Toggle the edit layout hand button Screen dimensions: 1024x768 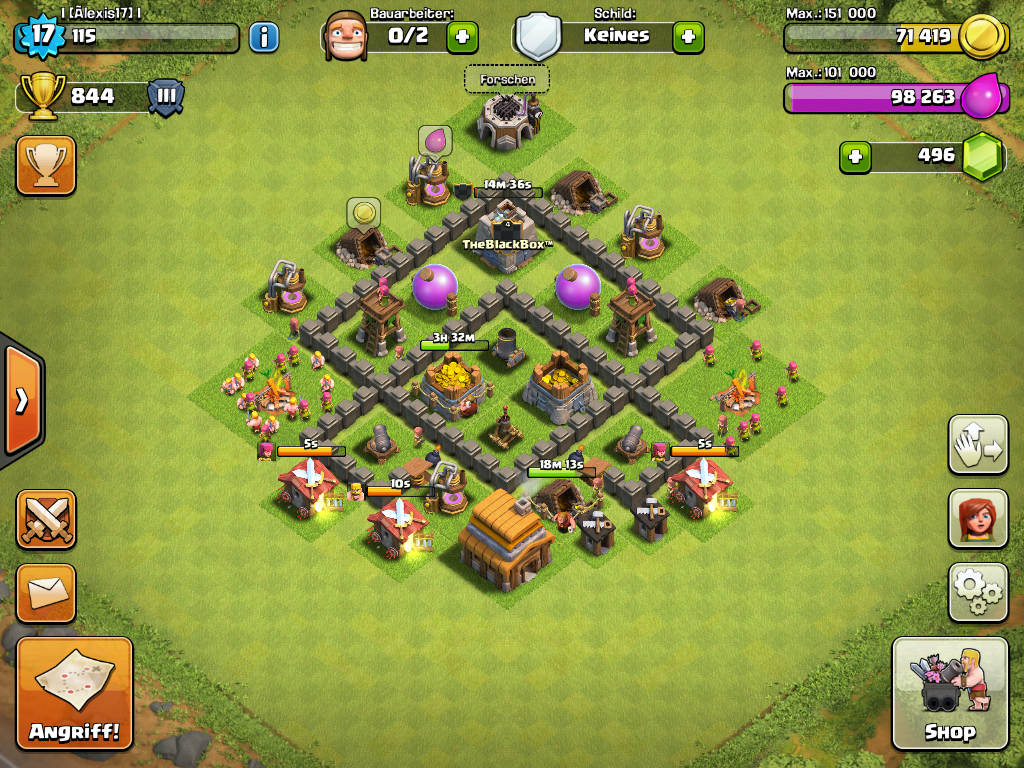click(x=978, y=444)
